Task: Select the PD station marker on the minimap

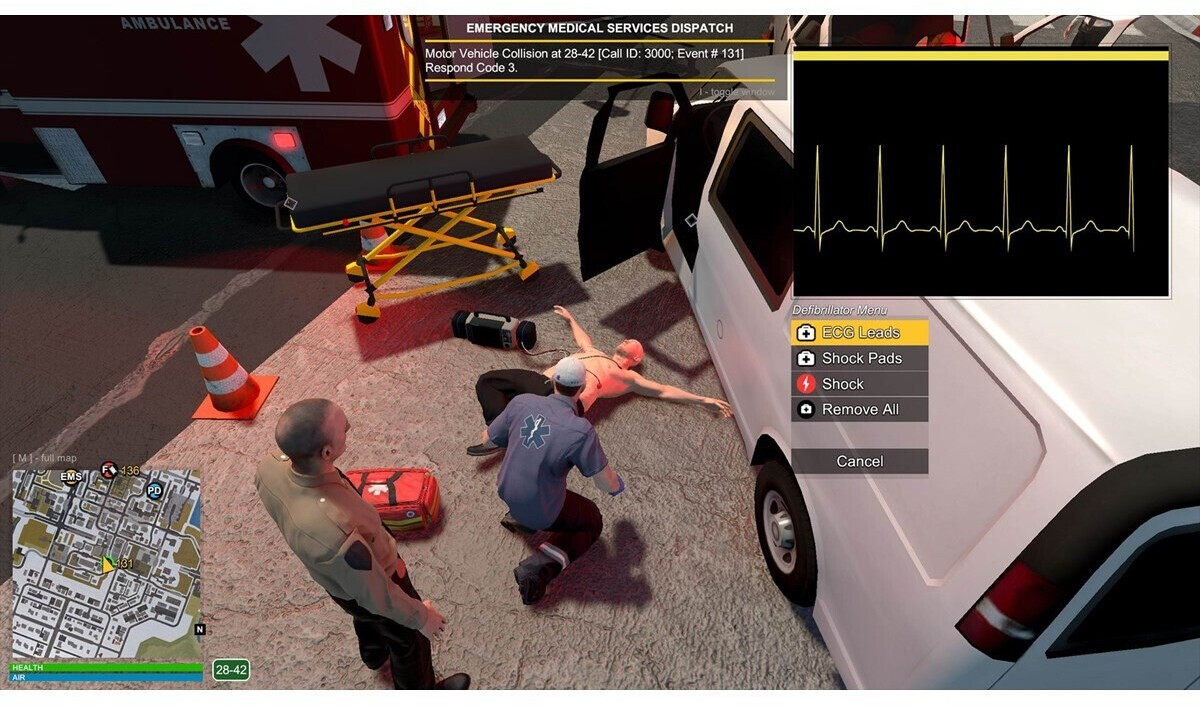Action: [x=154, y=490]
